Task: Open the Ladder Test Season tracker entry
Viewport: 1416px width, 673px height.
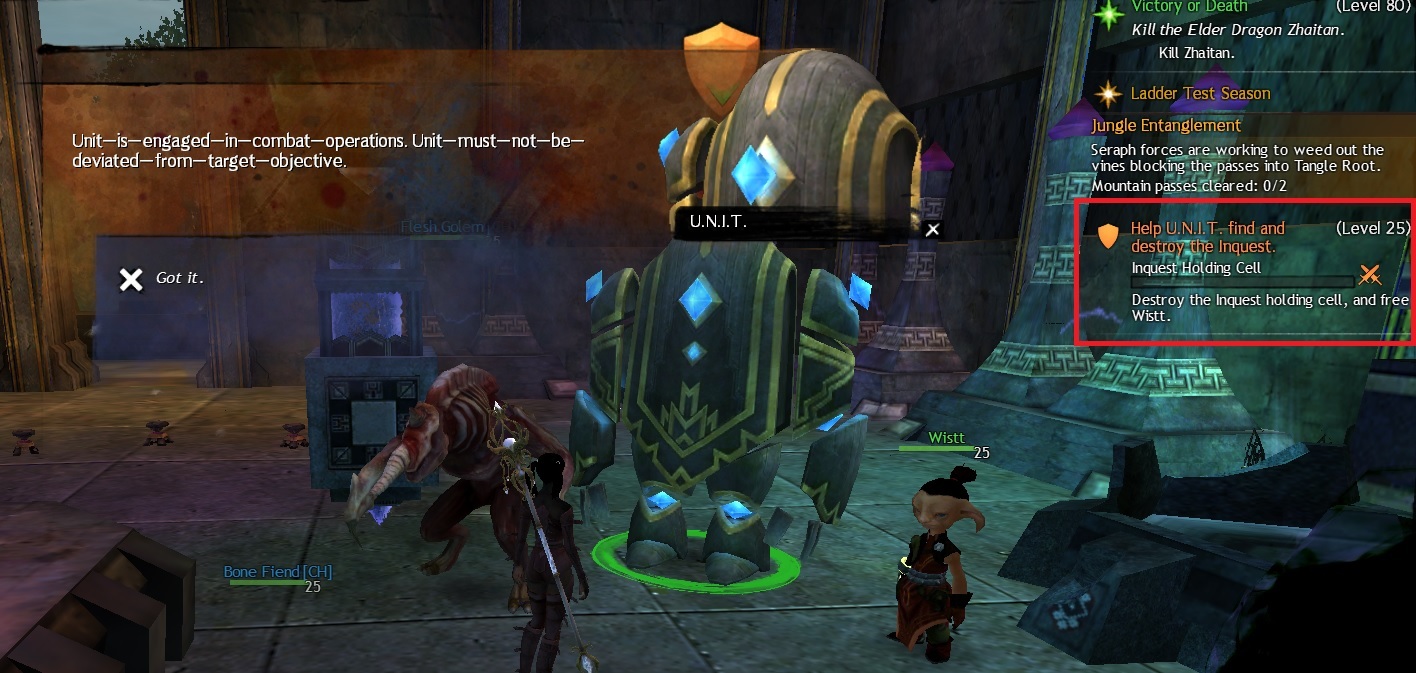Action: (1200, 94)
